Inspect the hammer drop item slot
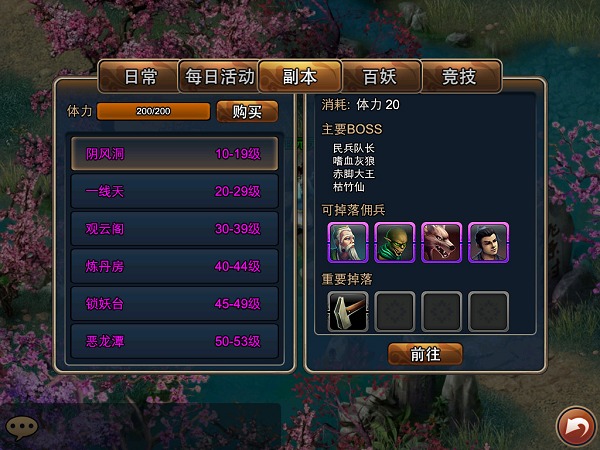600x450 pixels. (x=348, y=311)
